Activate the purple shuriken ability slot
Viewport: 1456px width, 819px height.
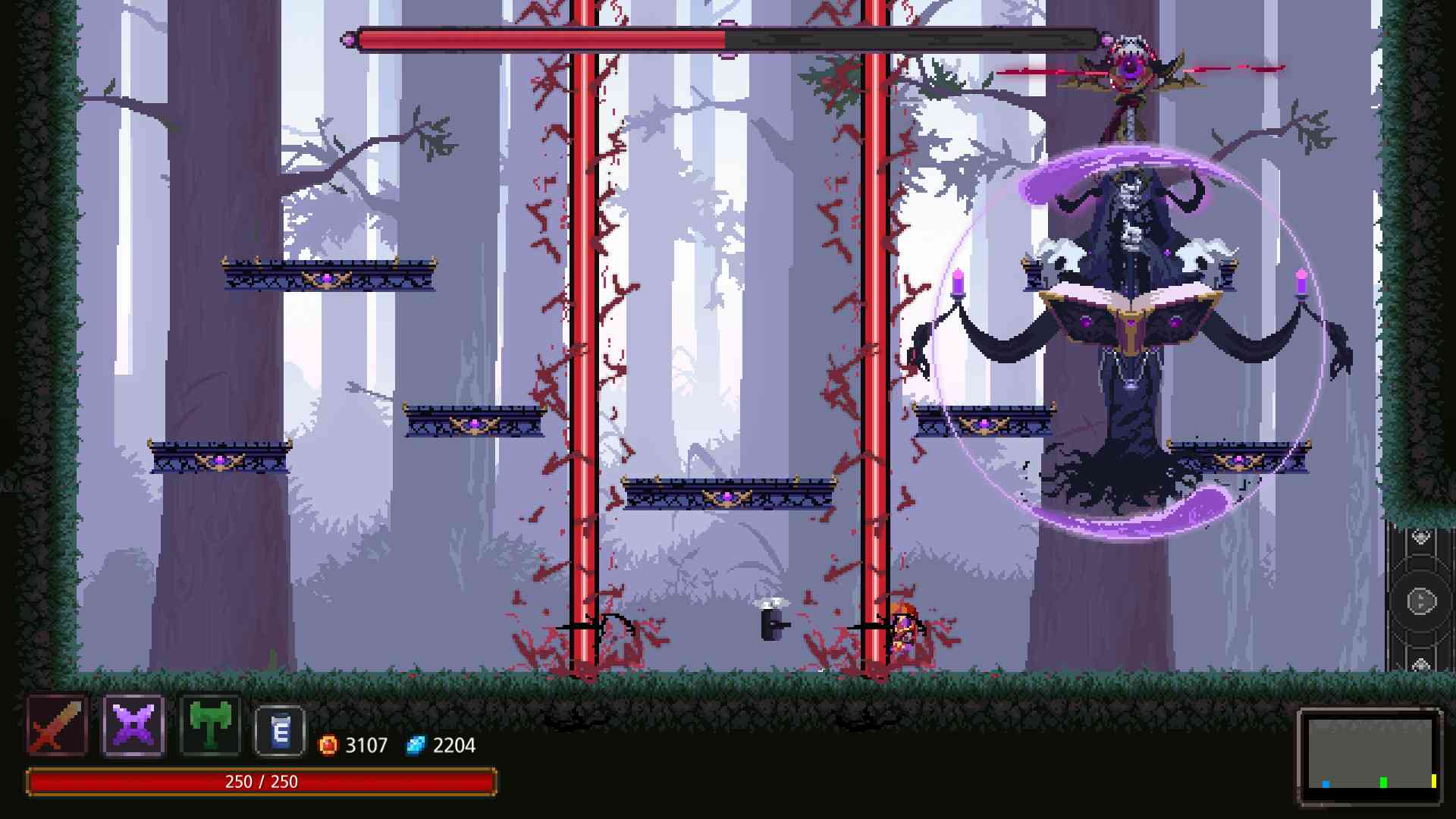(133, 725)
